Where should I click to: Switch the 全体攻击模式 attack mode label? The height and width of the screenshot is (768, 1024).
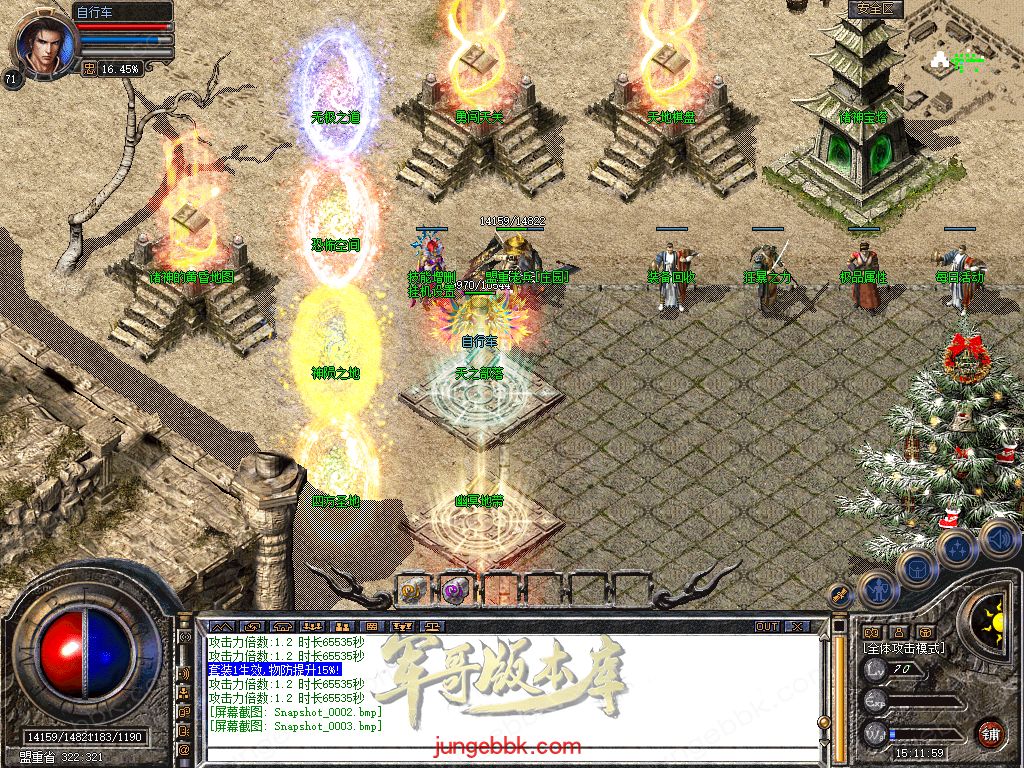(x=904, y=648)
